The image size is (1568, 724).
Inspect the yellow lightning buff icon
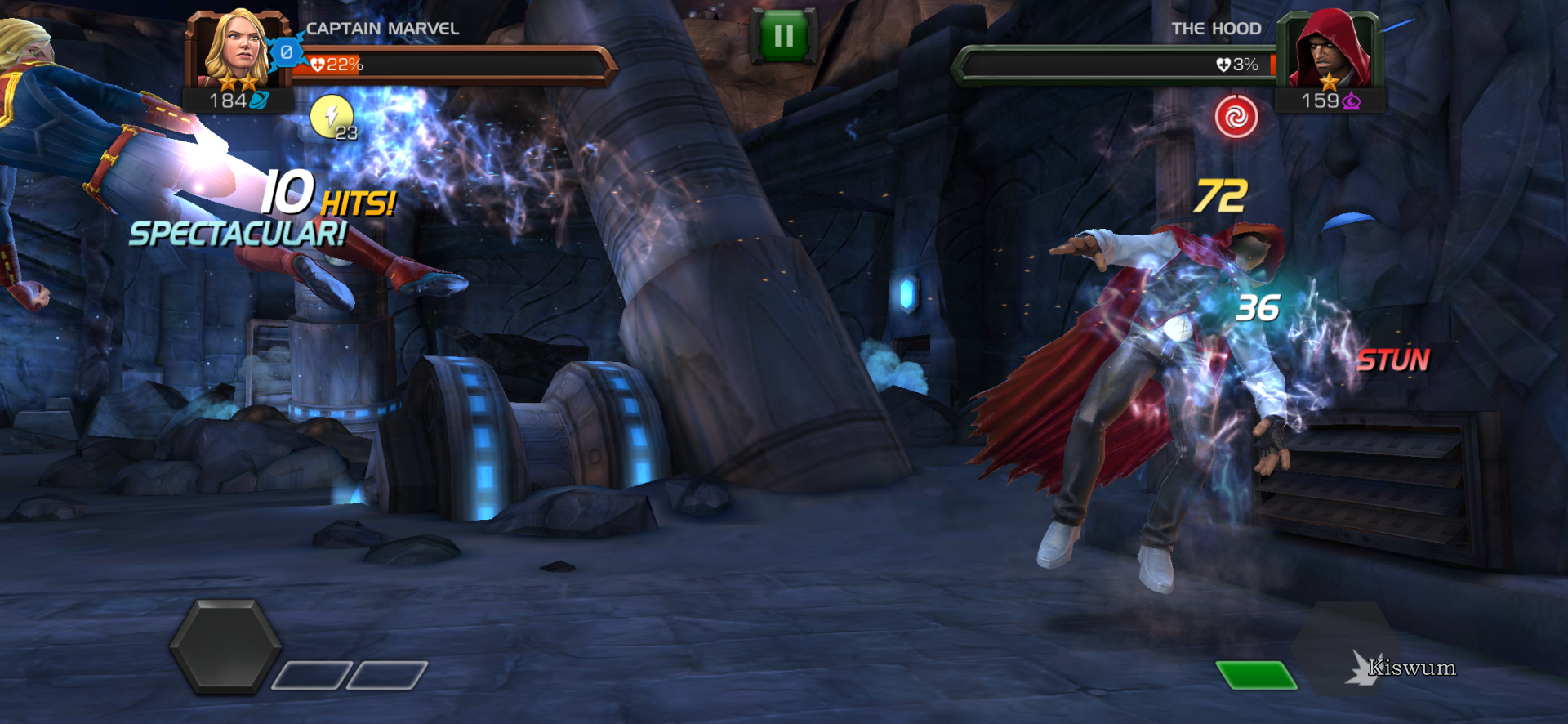[x=331, y=116]
